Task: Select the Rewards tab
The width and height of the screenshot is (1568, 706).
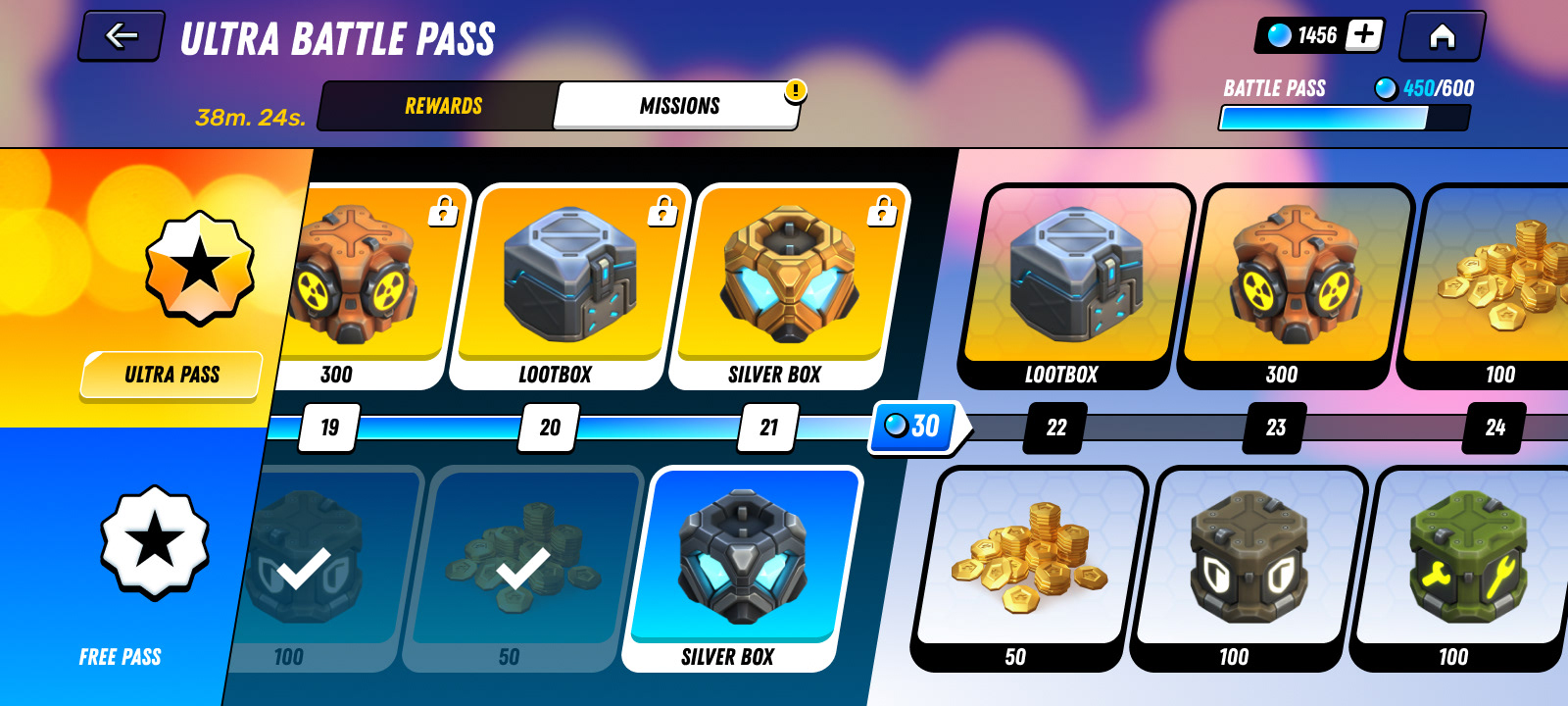Action: pyautogui.click(x=443, y=106)
